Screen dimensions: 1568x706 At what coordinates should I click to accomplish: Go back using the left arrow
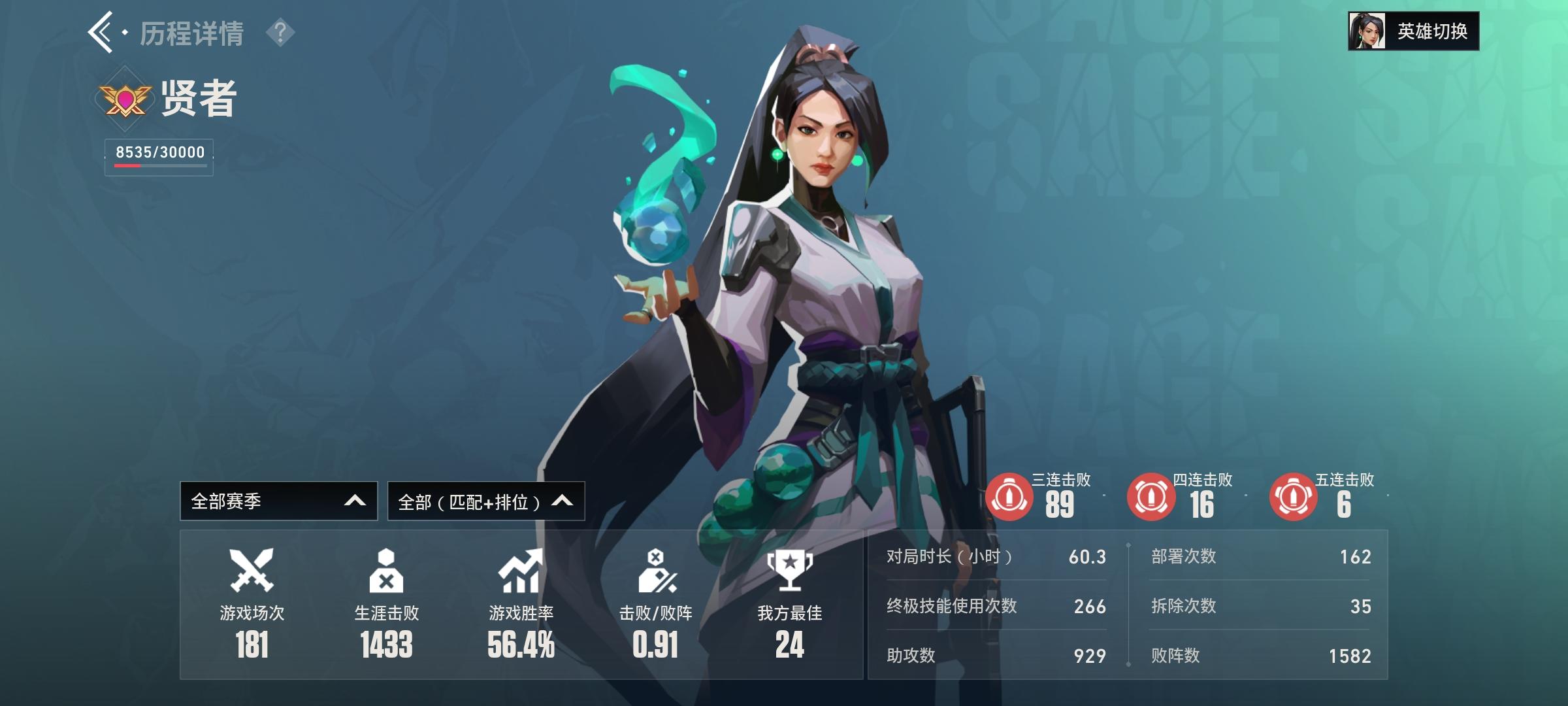(x=101, y=31)
